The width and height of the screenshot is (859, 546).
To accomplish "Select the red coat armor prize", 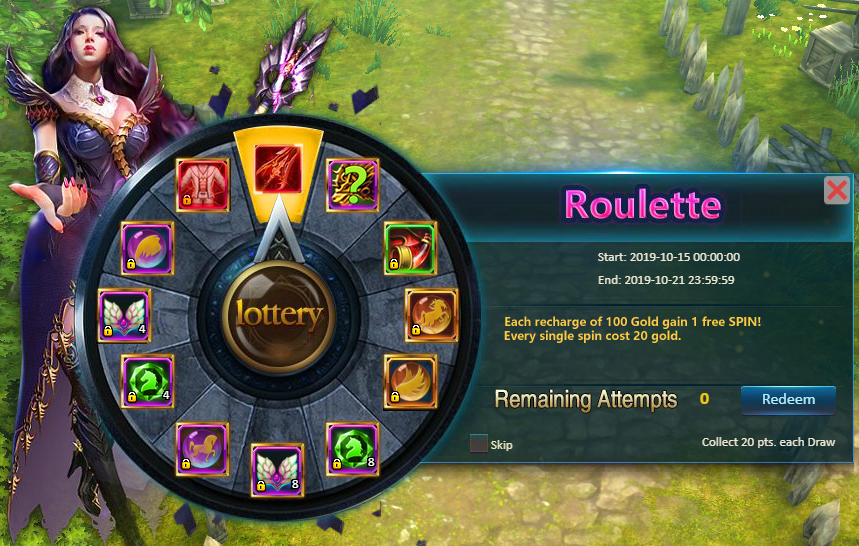I will [202, 184].
